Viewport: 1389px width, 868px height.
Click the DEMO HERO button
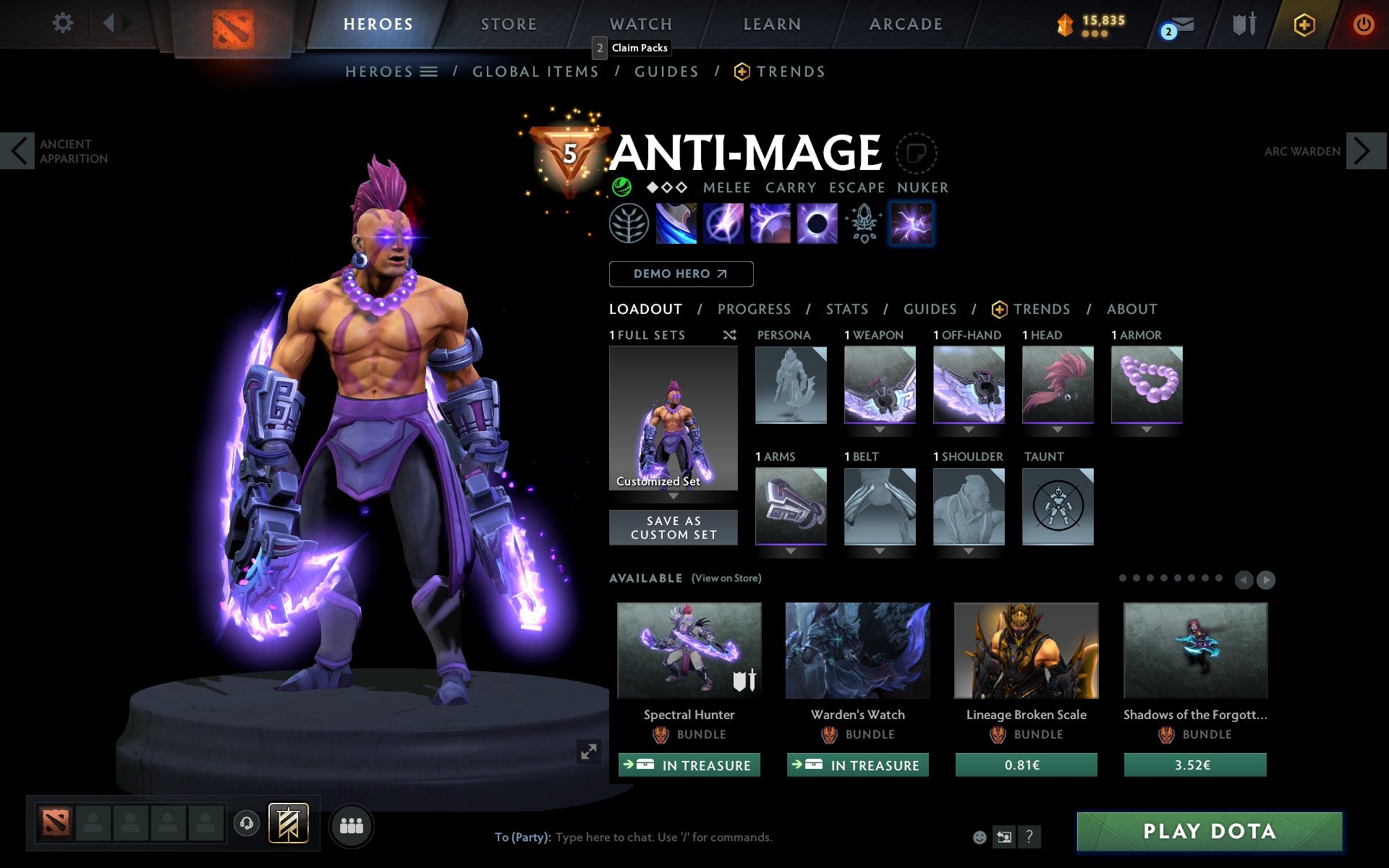(x=680, y=274)
